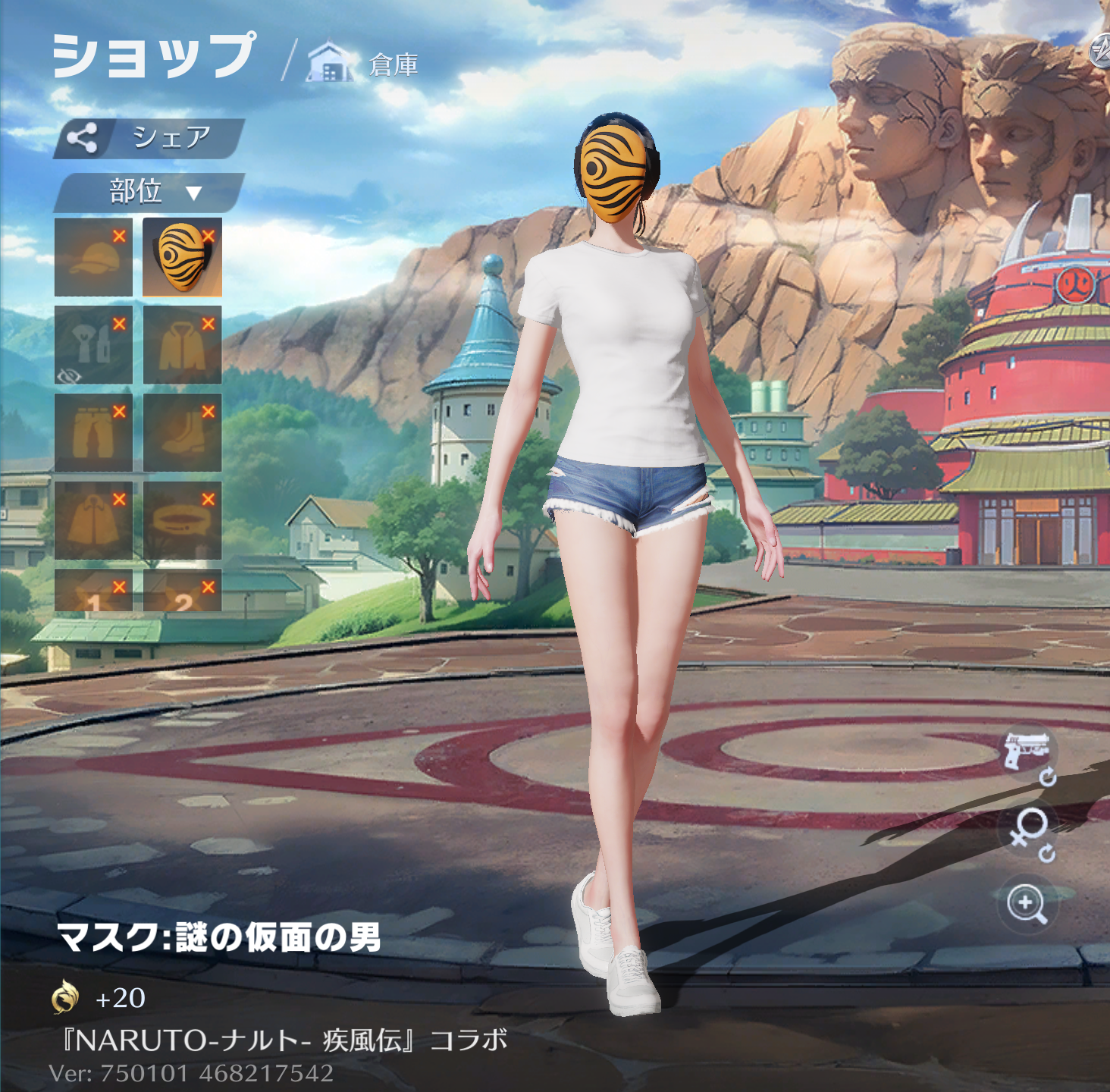The width and height of the screenshot is (1110, 1092).
Task: Select the belt slot
Action: point(182,521)
